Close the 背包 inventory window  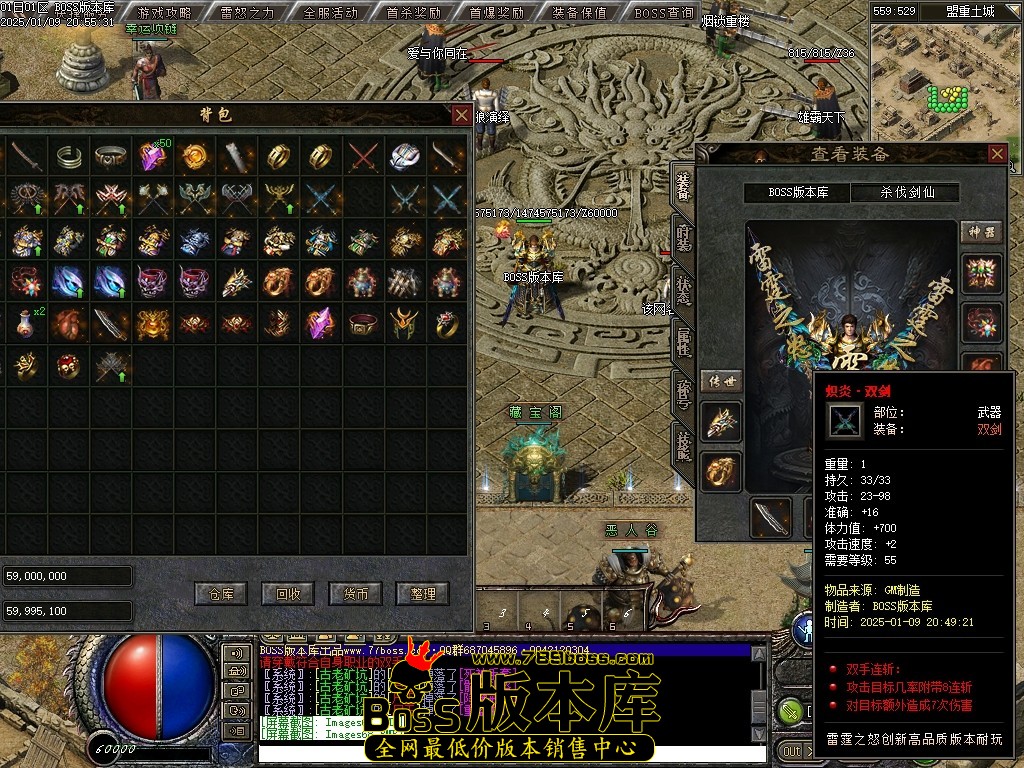460,115
